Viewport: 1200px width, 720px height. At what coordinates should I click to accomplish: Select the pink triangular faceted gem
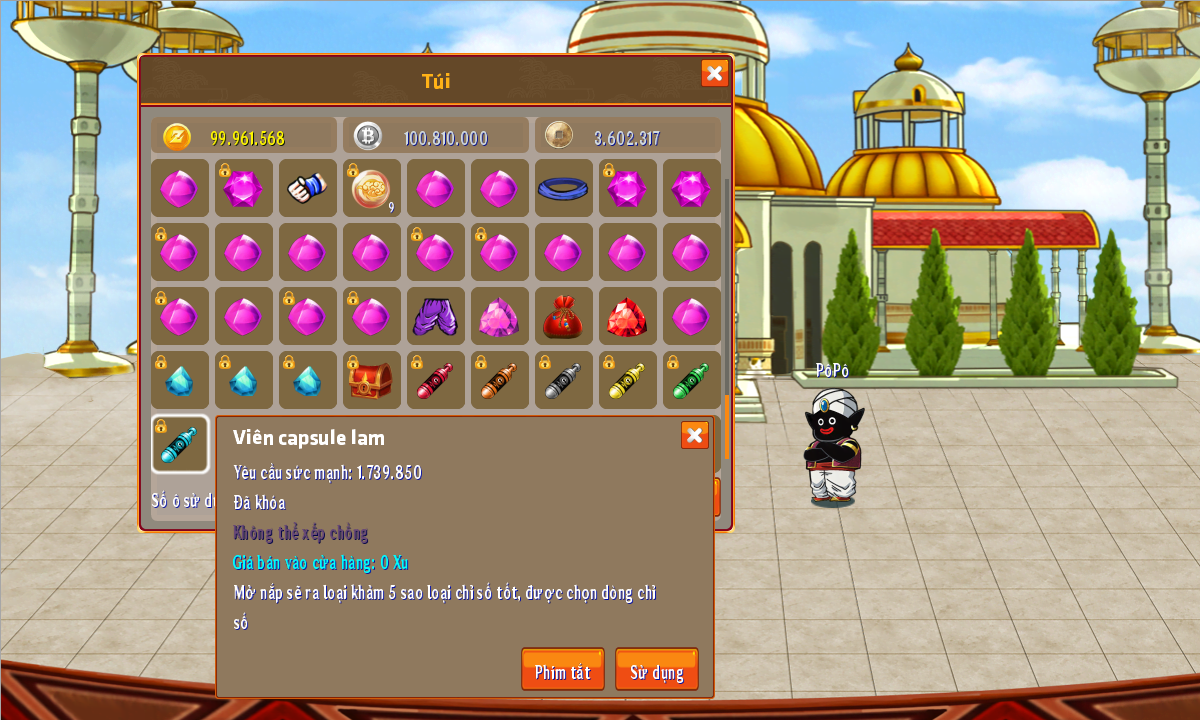499,316
